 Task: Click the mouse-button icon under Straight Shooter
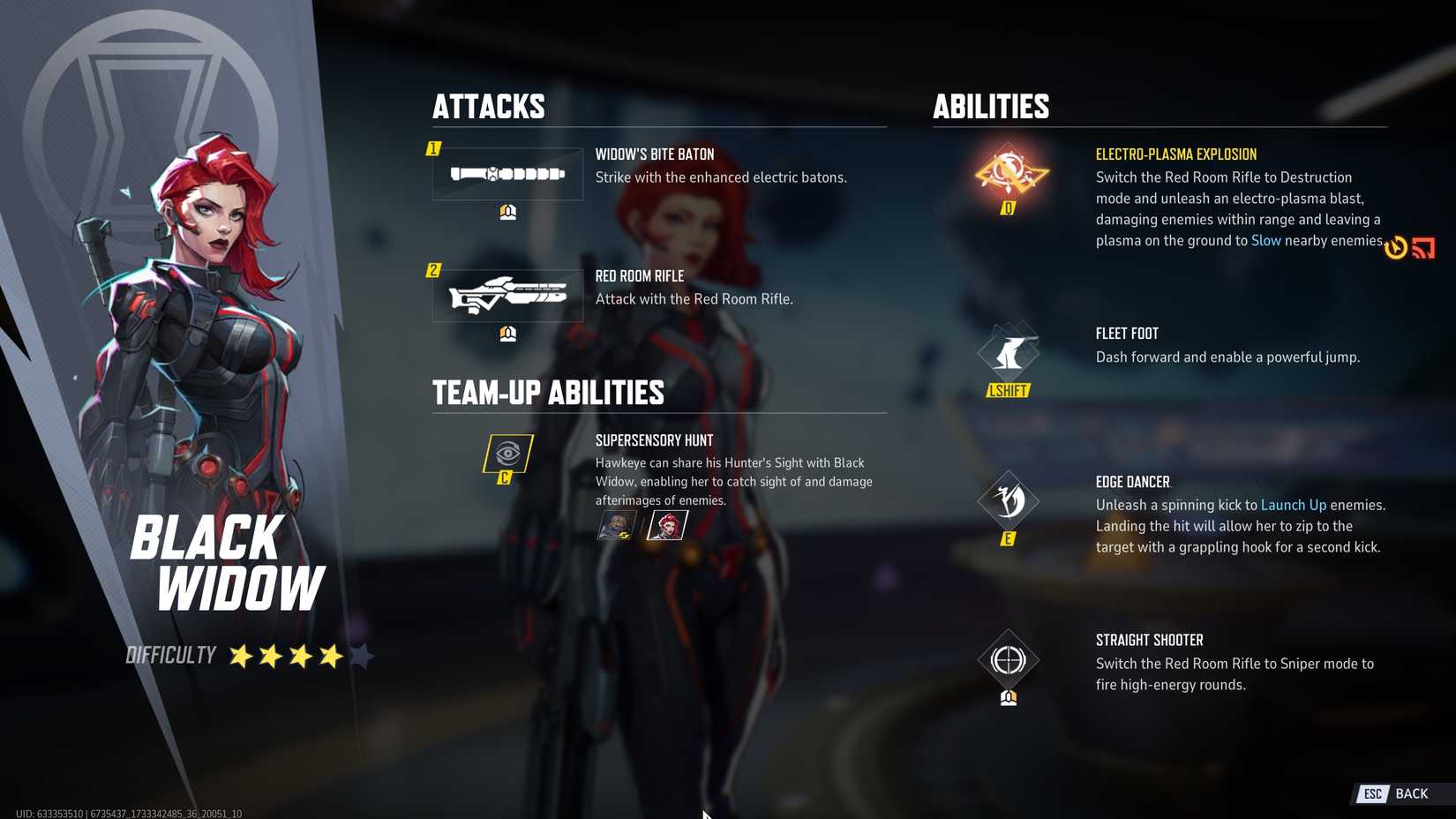tap(1008, 700)
